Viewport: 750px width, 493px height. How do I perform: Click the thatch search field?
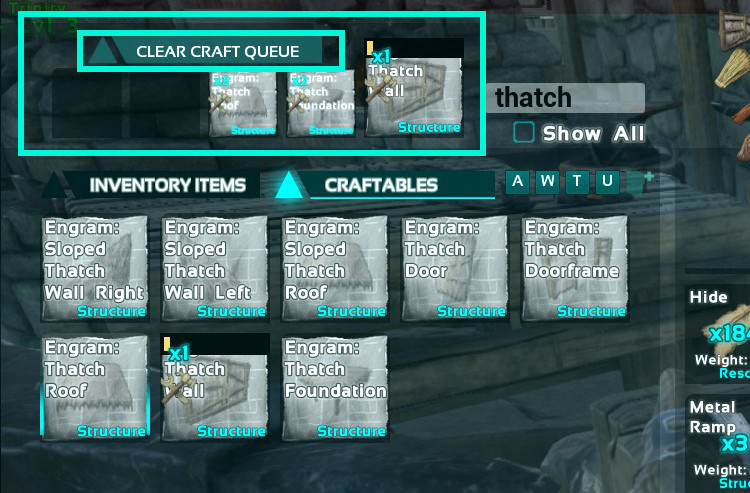pos(566,98)
